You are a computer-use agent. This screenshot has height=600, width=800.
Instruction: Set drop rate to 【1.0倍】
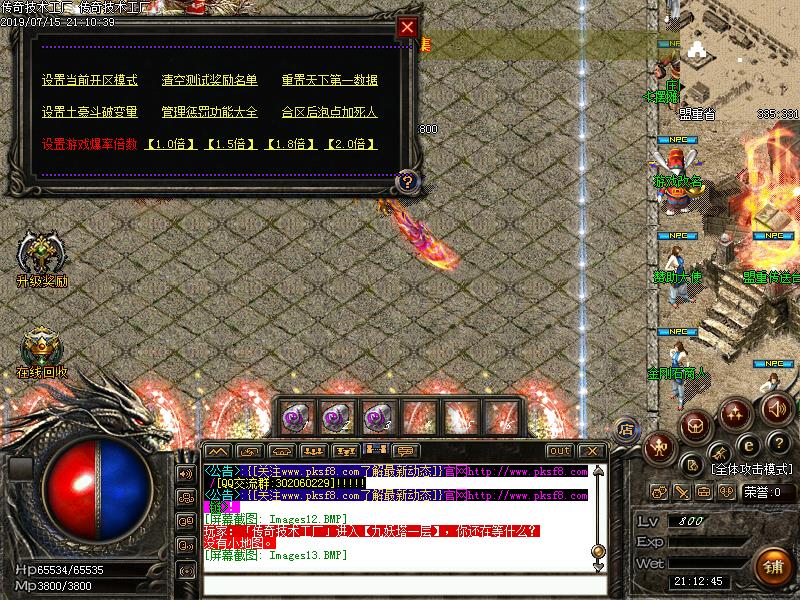point(171,144)
